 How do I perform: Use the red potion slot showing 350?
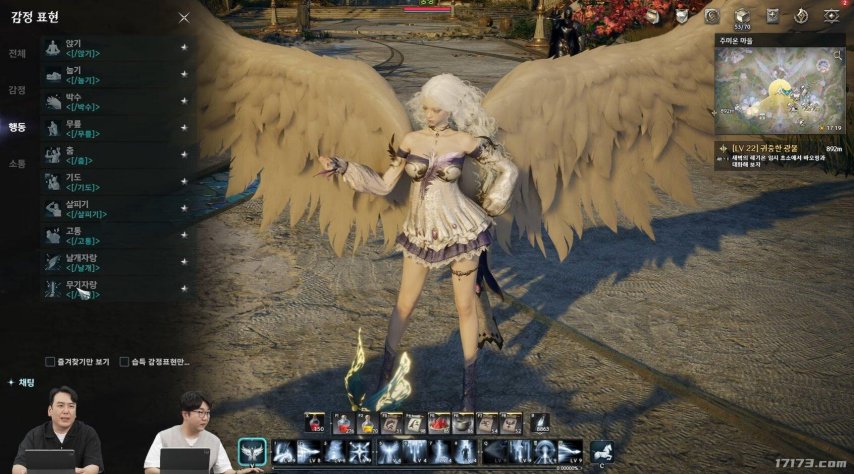tap(316, 423)
